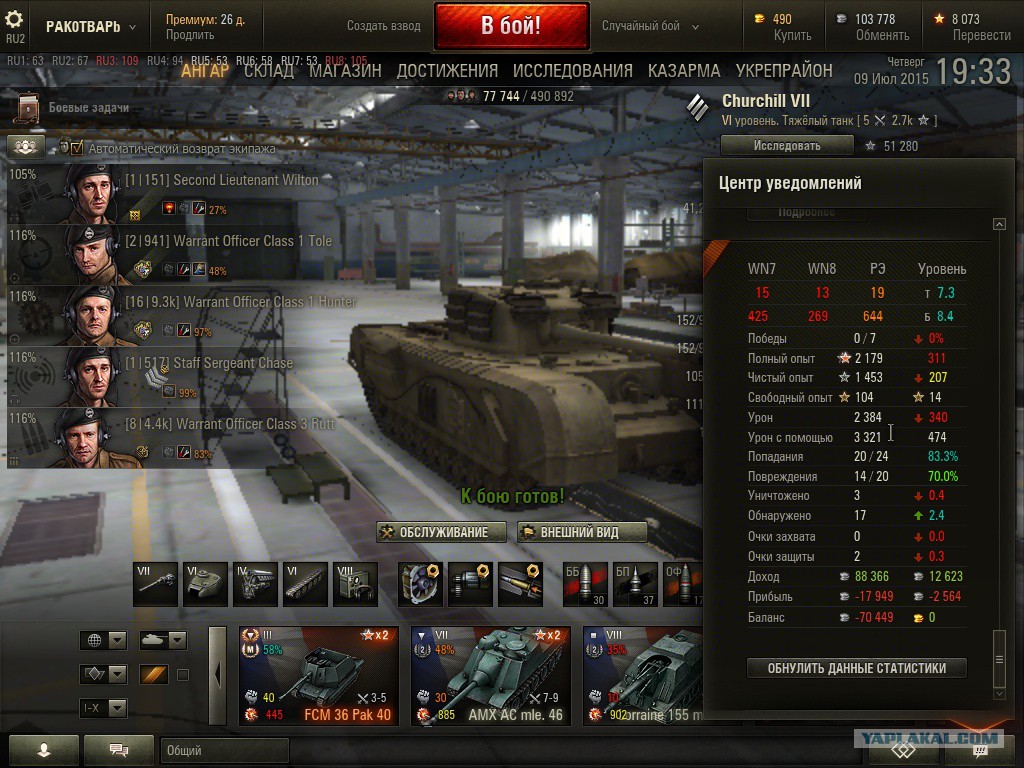Reset statistics with ОБНУЛИТЬ ДАННЫЕ СТАТИСТИКИ
Screen dimensions: 1024x768
(x=856, y=668)
